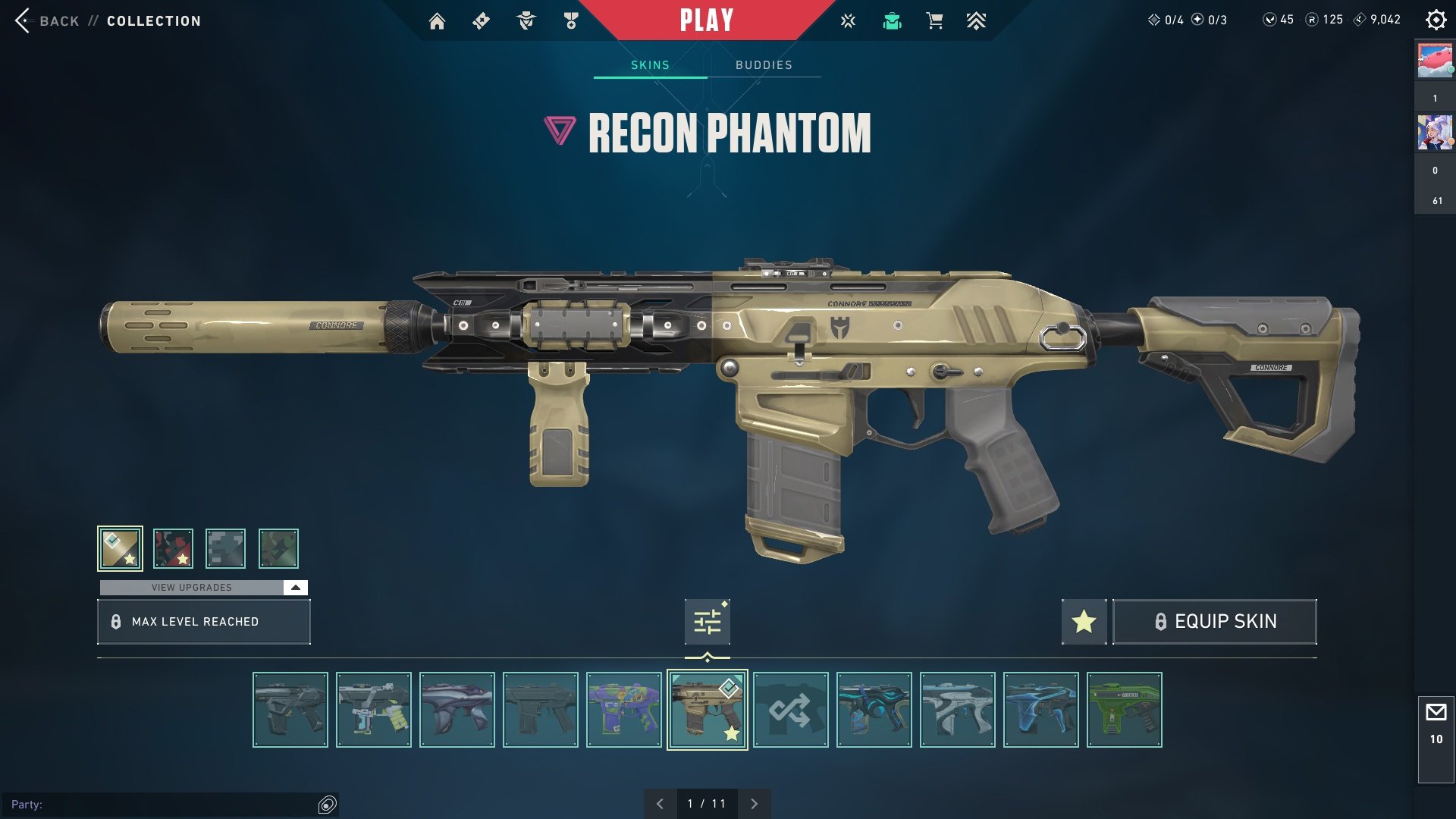Open the mail inbox icon

(1436, 713)
